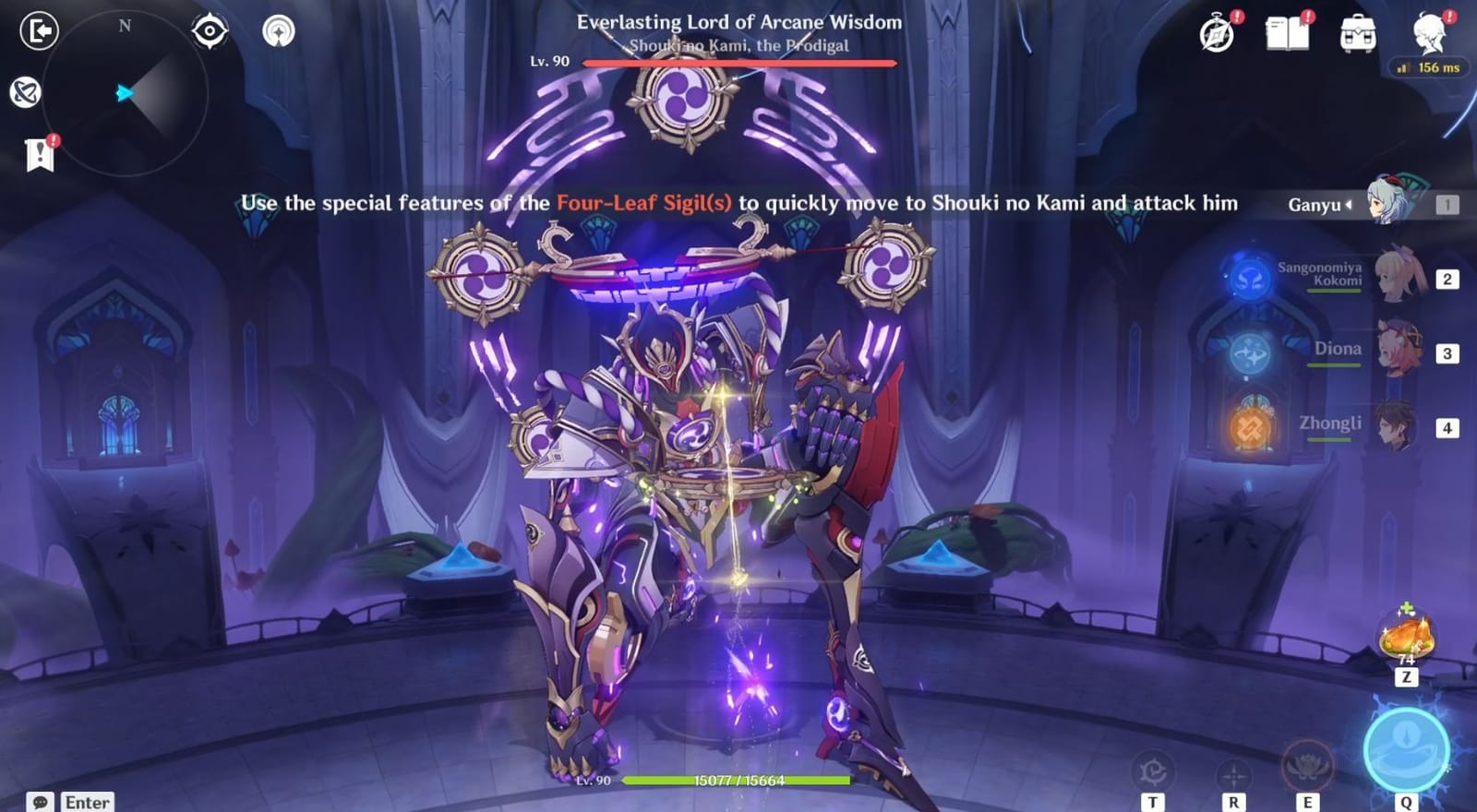Open the Adventurer Handbook book icon
1477x812 pixels.
click(x=1286, y=32)
